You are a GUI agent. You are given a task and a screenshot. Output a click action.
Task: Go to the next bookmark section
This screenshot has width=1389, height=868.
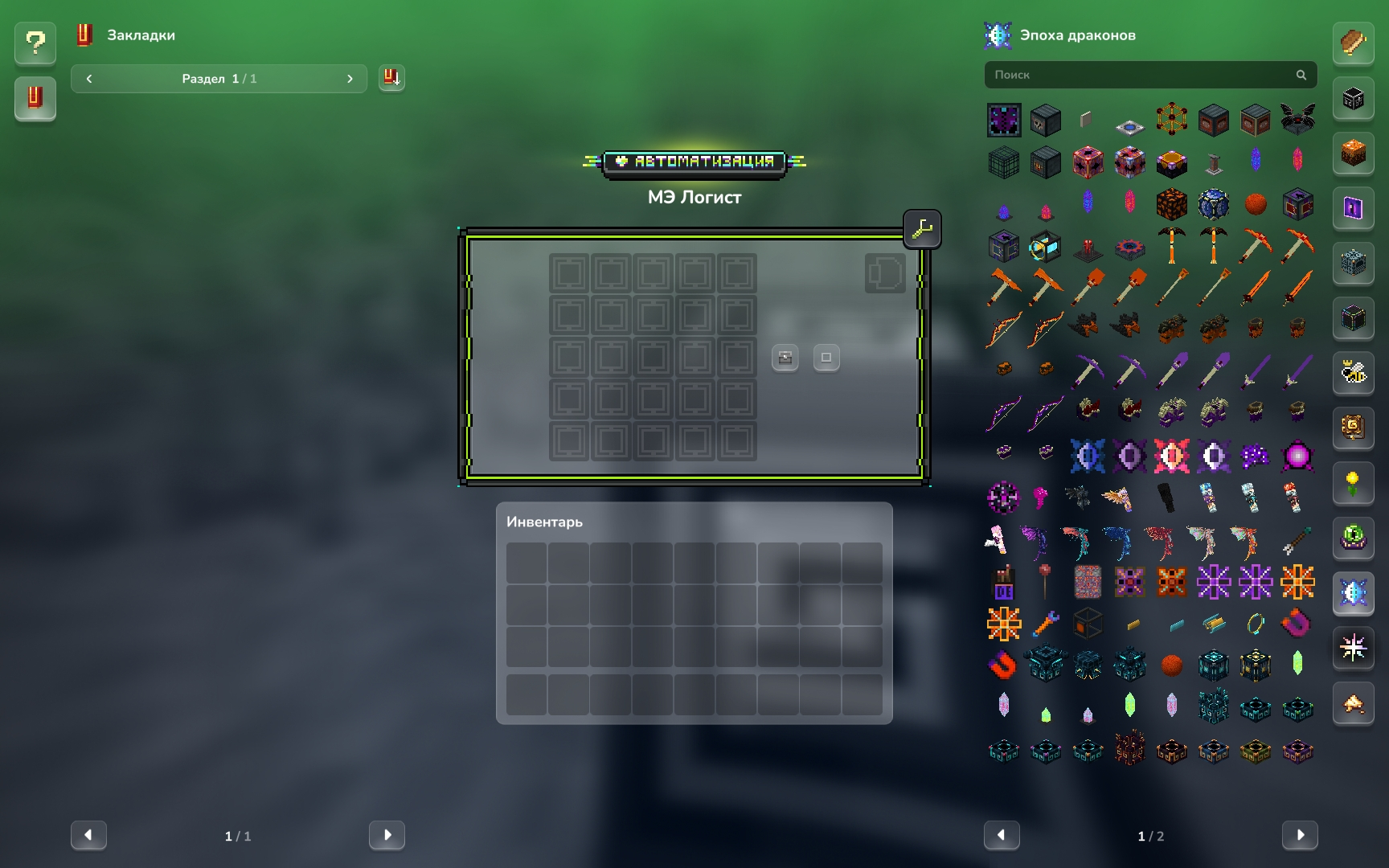coord(350,79)
